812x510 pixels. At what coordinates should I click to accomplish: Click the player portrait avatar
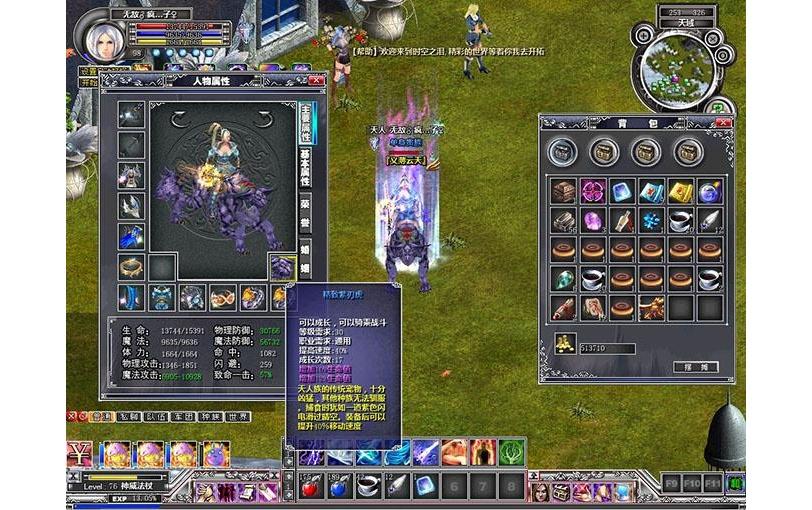pyautogui.click(x=102, y=32)
